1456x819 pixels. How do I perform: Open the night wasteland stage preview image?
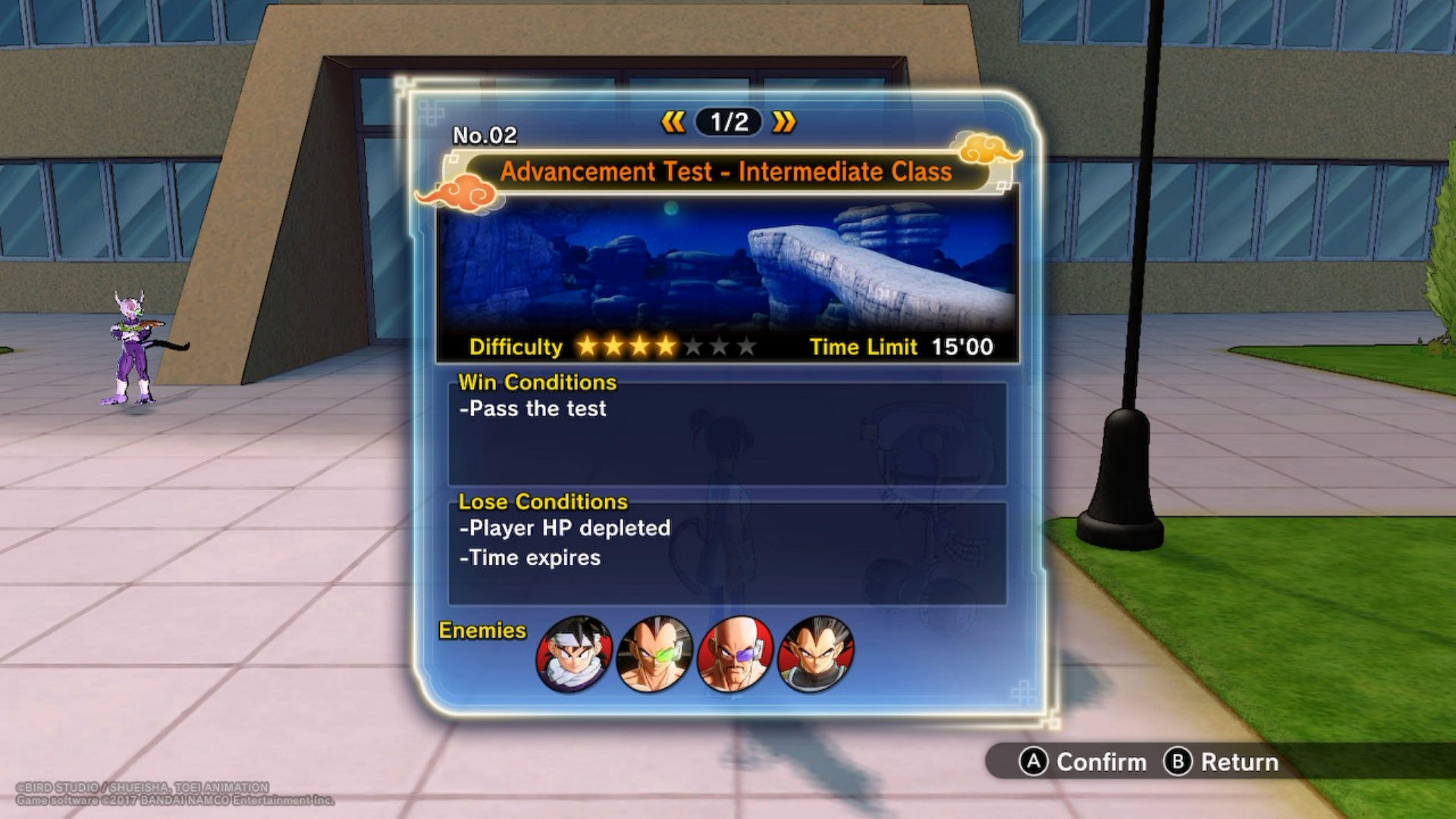[x=726, y=265]
